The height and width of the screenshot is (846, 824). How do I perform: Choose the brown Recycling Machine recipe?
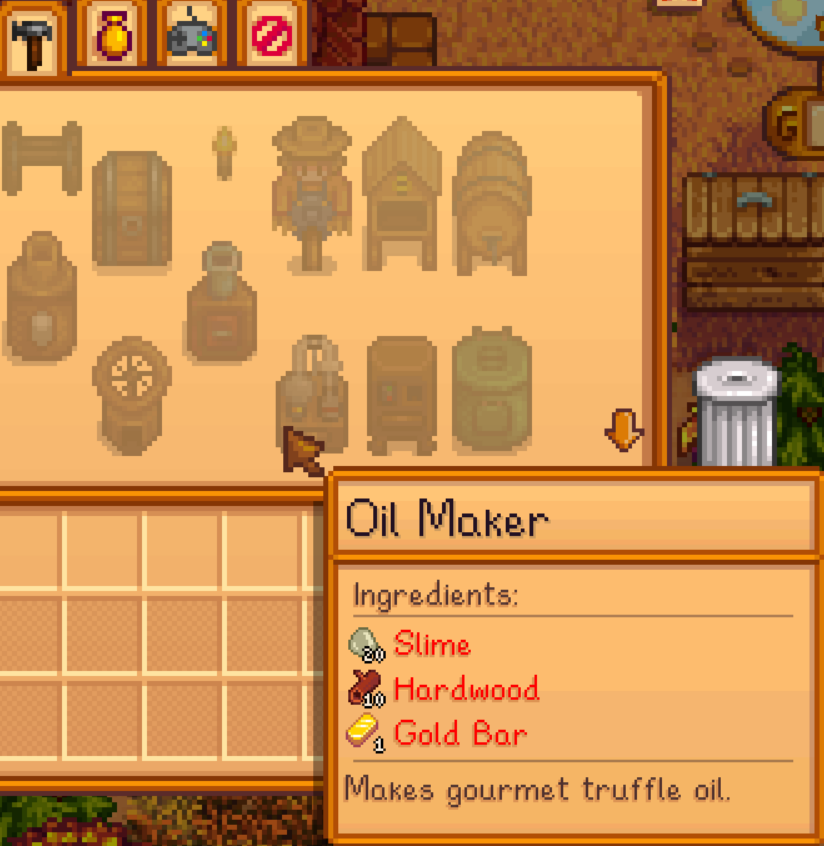click(402, 394)
